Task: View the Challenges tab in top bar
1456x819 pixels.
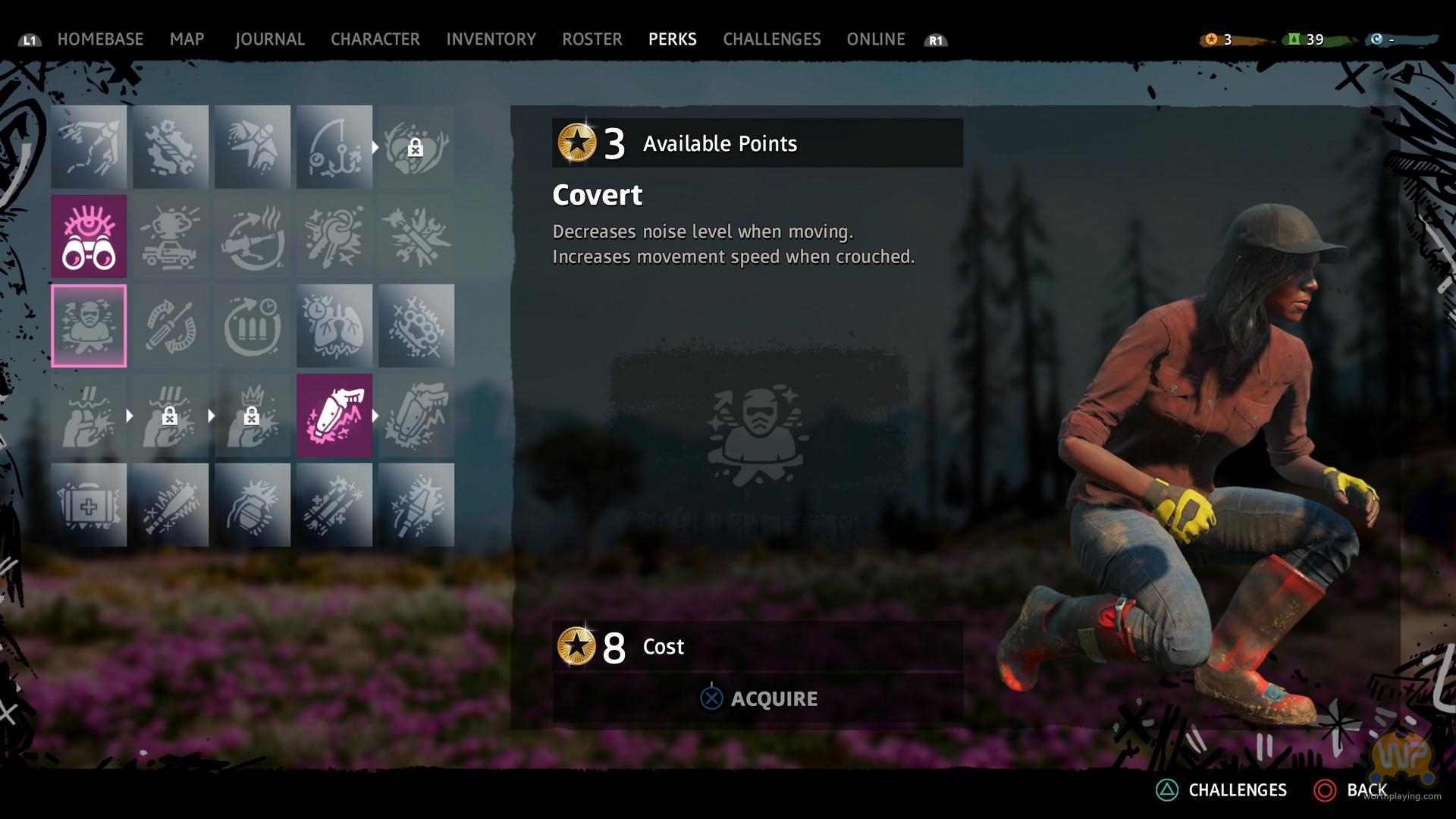Action: (771, 39)
